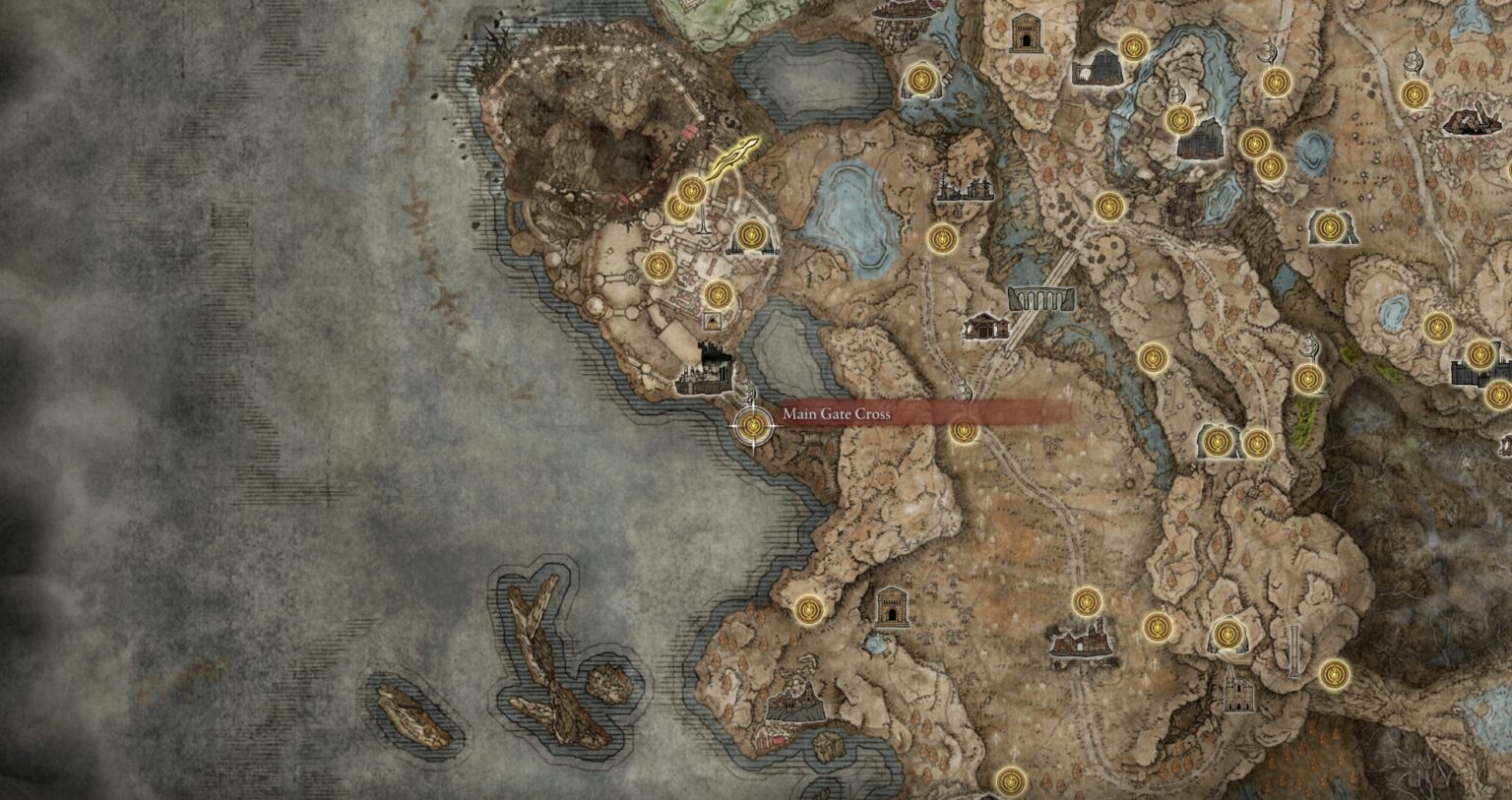Click the site of grace east of Main Gate Cross
The width and height of the screenshot is (1512, 800).
(964, 430)
